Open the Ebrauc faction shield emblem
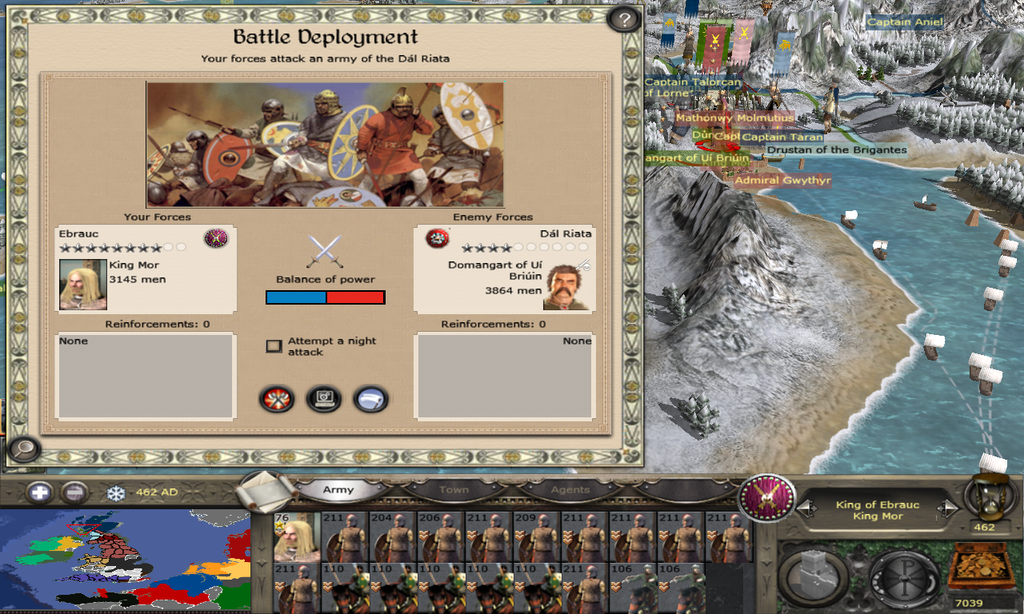 [766, 497]
